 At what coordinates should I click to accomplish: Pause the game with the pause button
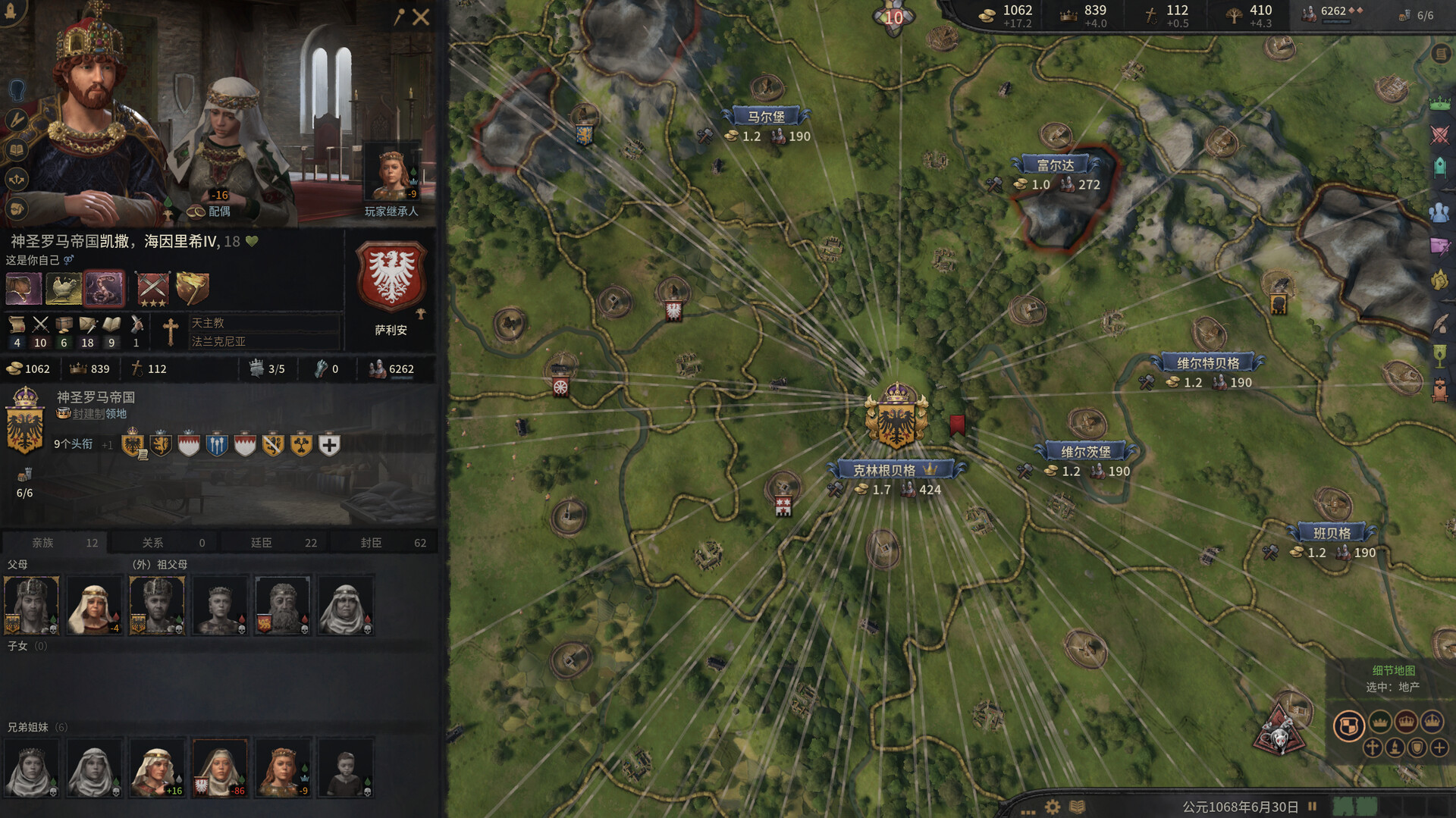point(1313,805)
